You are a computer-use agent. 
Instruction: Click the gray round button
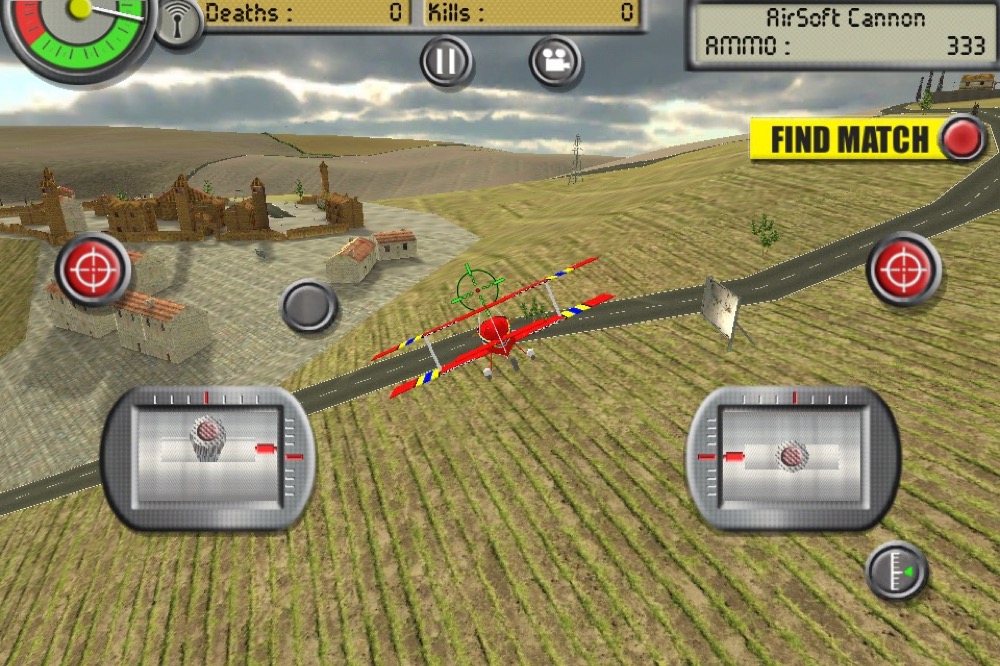pos(309,306)
